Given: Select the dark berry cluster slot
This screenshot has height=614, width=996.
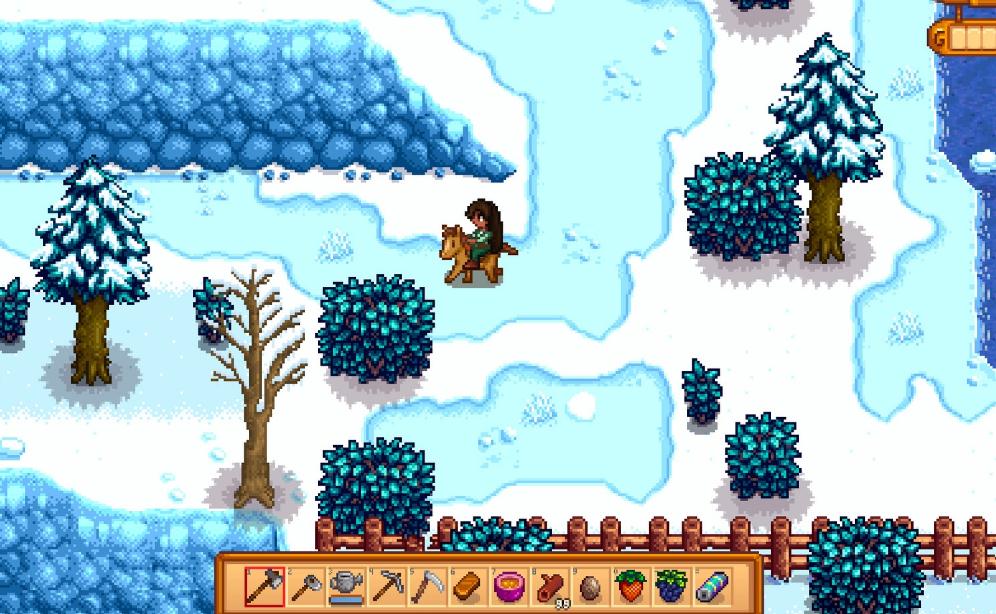Looking at the screenshot, I should 669,585.
